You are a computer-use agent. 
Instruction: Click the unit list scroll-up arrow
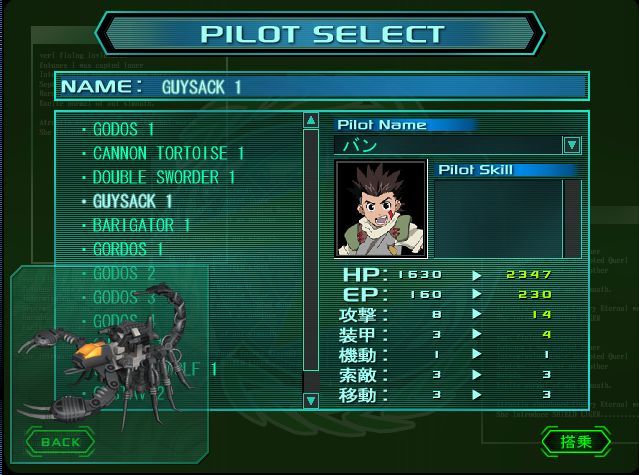pyautogui.click(x=311, y=121)
